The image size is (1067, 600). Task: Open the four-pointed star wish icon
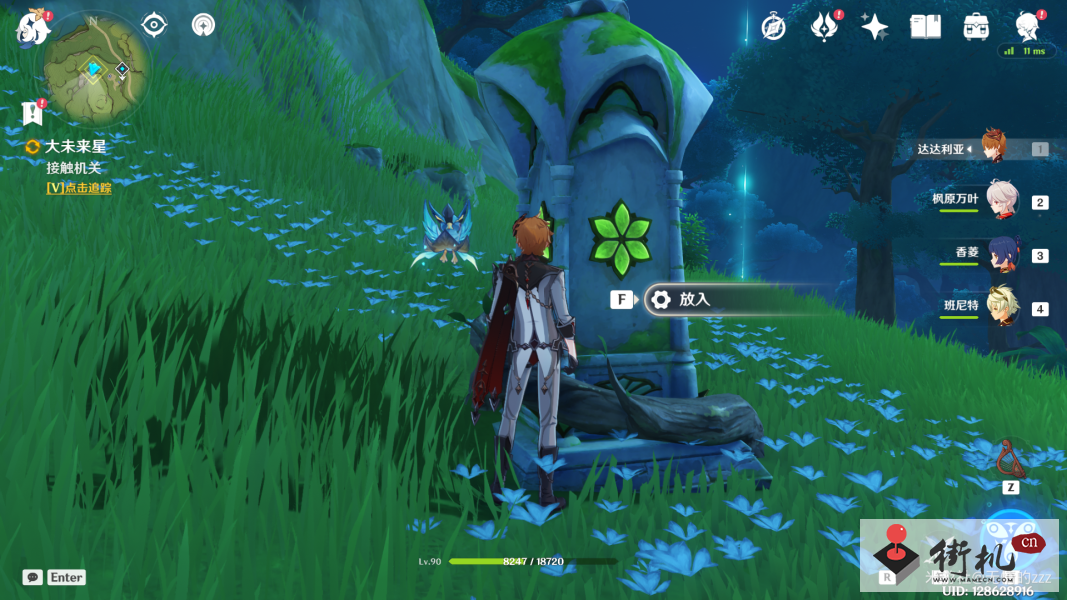tap(874, 27)
